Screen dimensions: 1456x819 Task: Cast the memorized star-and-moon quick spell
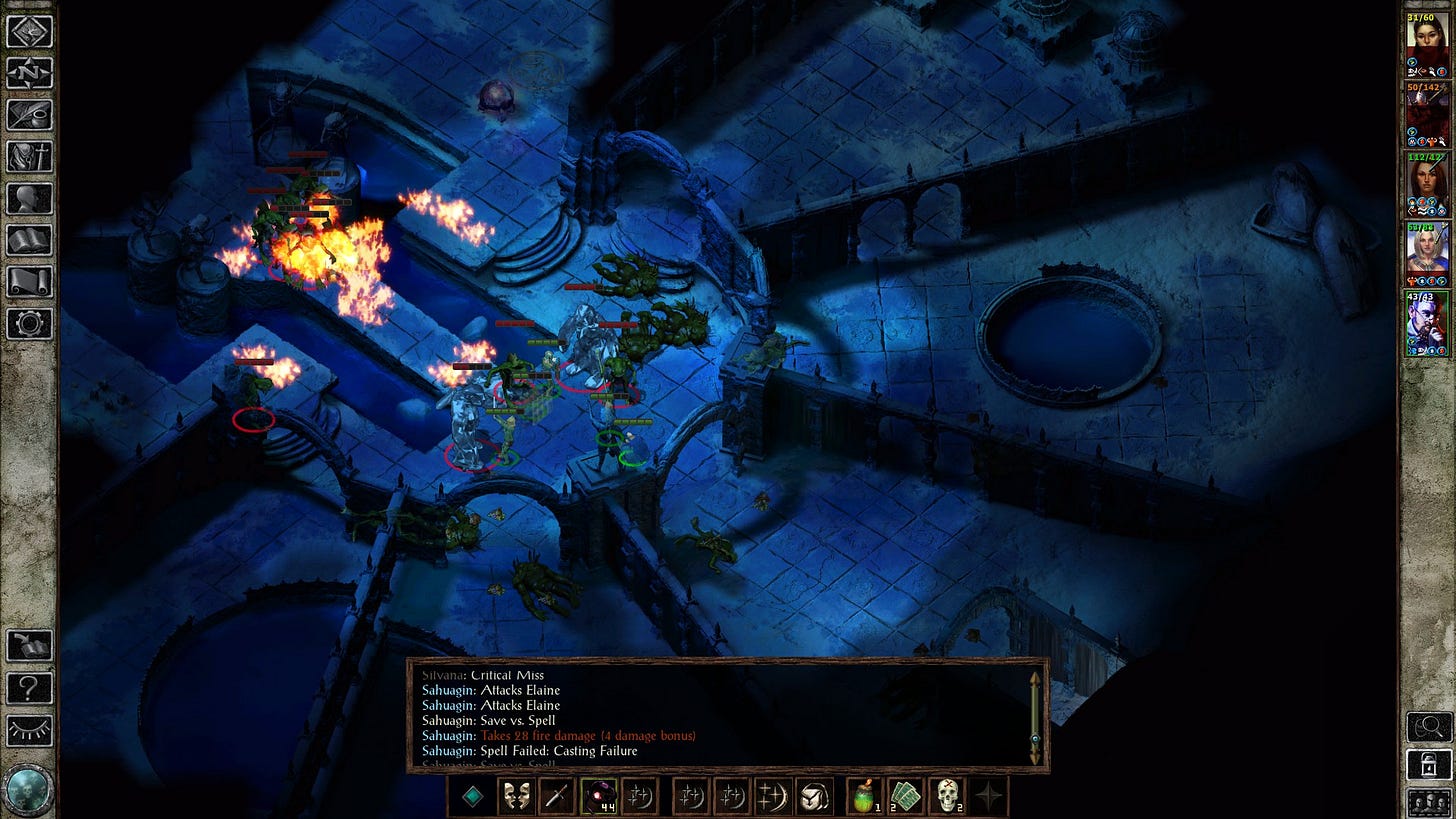tap(640, 796)
